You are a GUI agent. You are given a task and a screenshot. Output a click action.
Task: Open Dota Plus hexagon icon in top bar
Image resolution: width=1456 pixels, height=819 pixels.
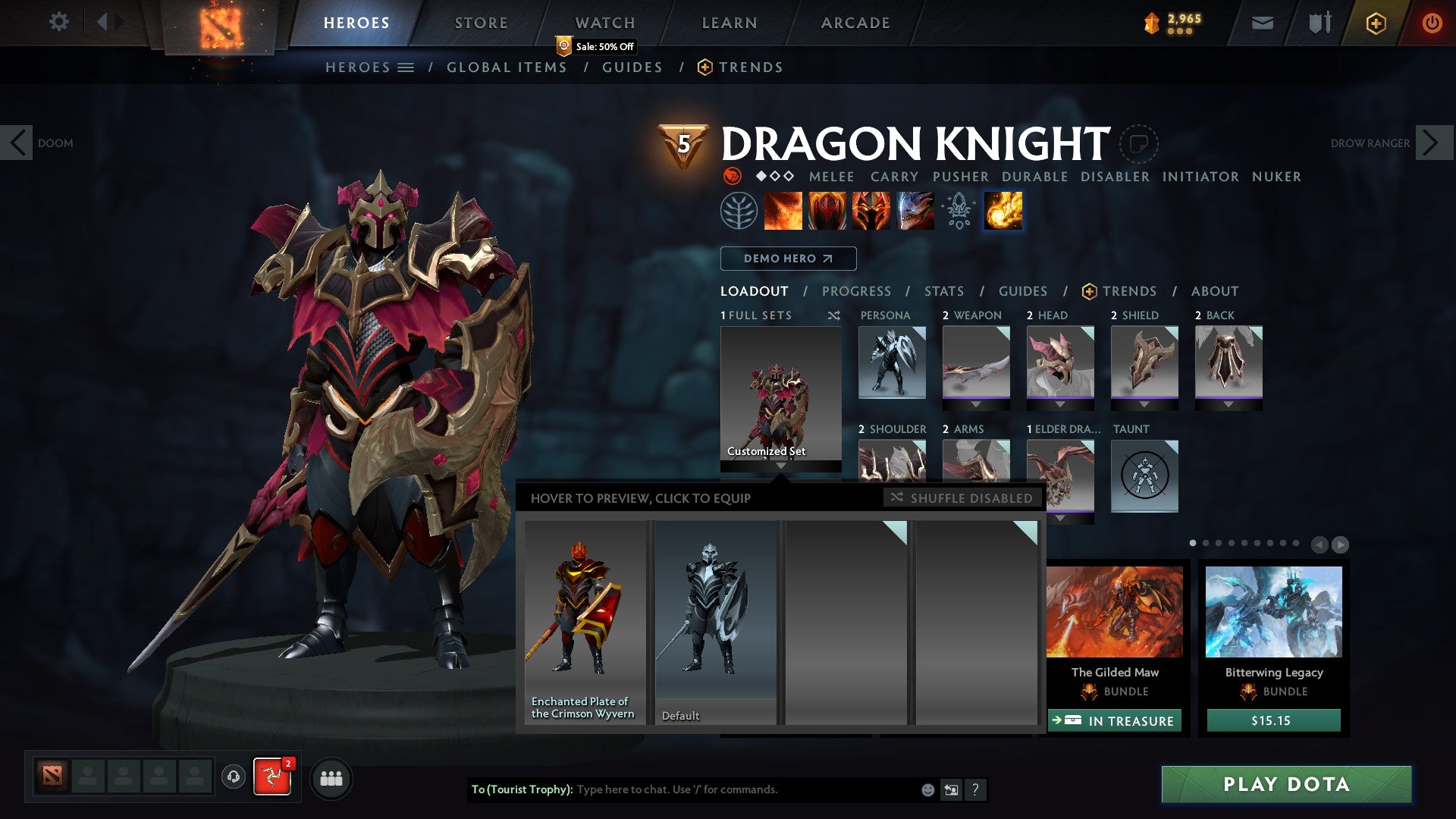pyautogui.click(x=1376, y=23)
